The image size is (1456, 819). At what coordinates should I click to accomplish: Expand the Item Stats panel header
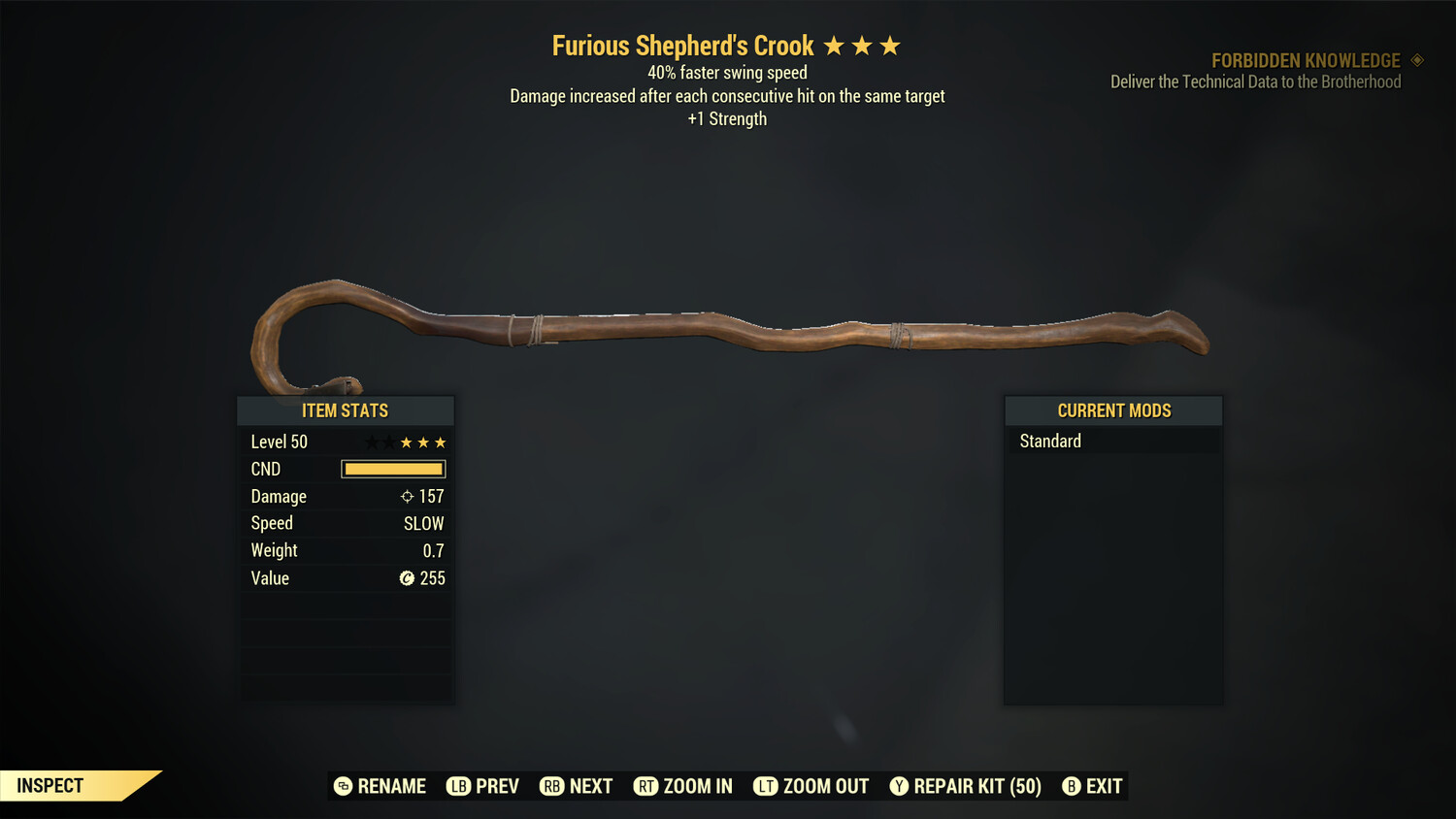(346, 410)
